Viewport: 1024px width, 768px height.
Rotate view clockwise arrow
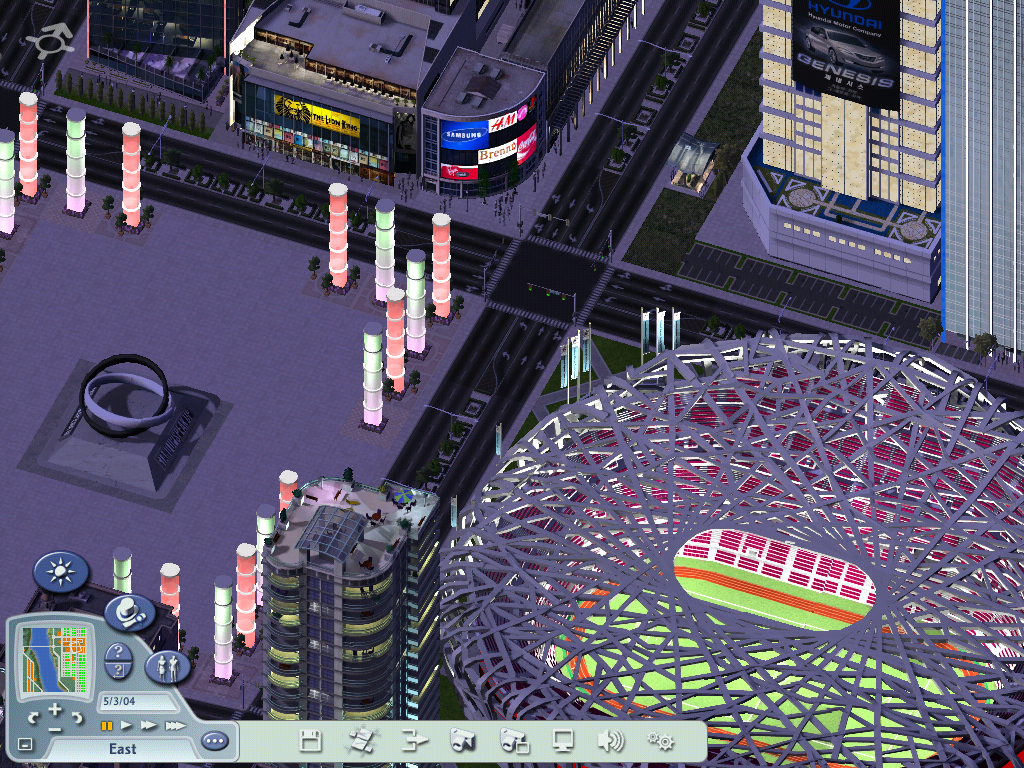77,718
